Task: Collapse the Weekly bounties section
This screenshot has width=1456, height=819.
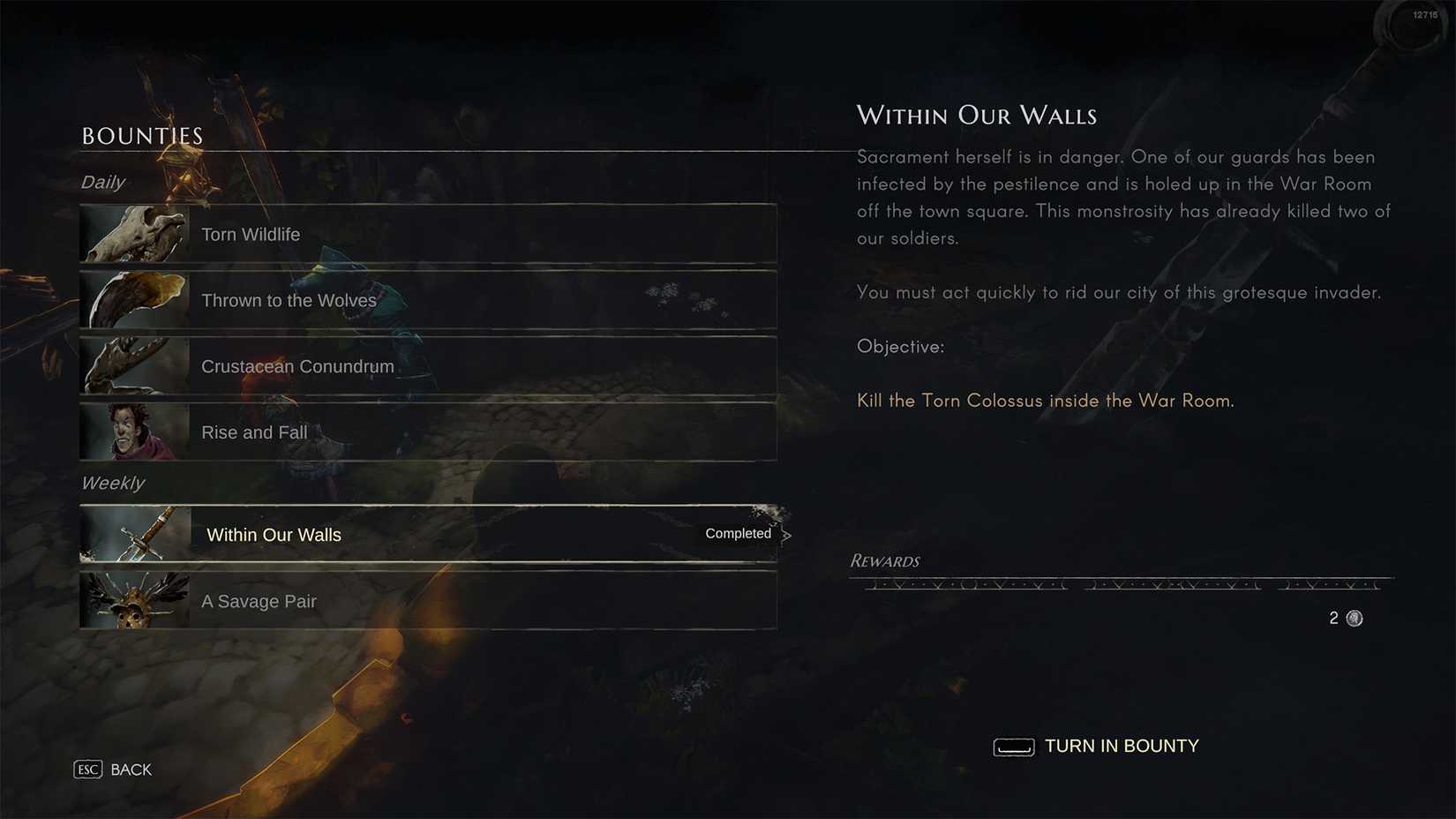Action: point(113,483)
